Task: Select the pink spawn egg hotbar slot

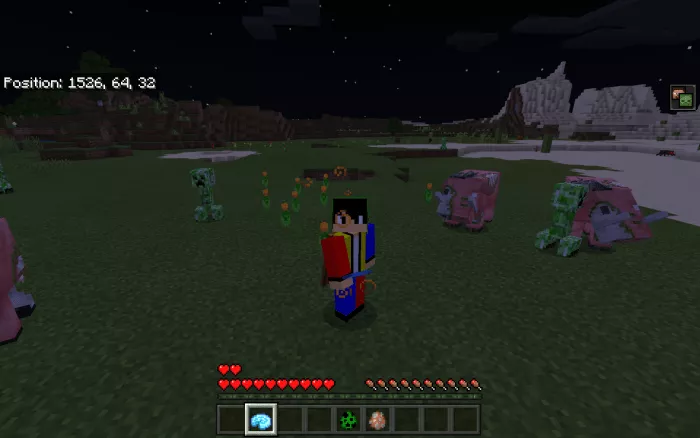Action: [x=378, y=419]
